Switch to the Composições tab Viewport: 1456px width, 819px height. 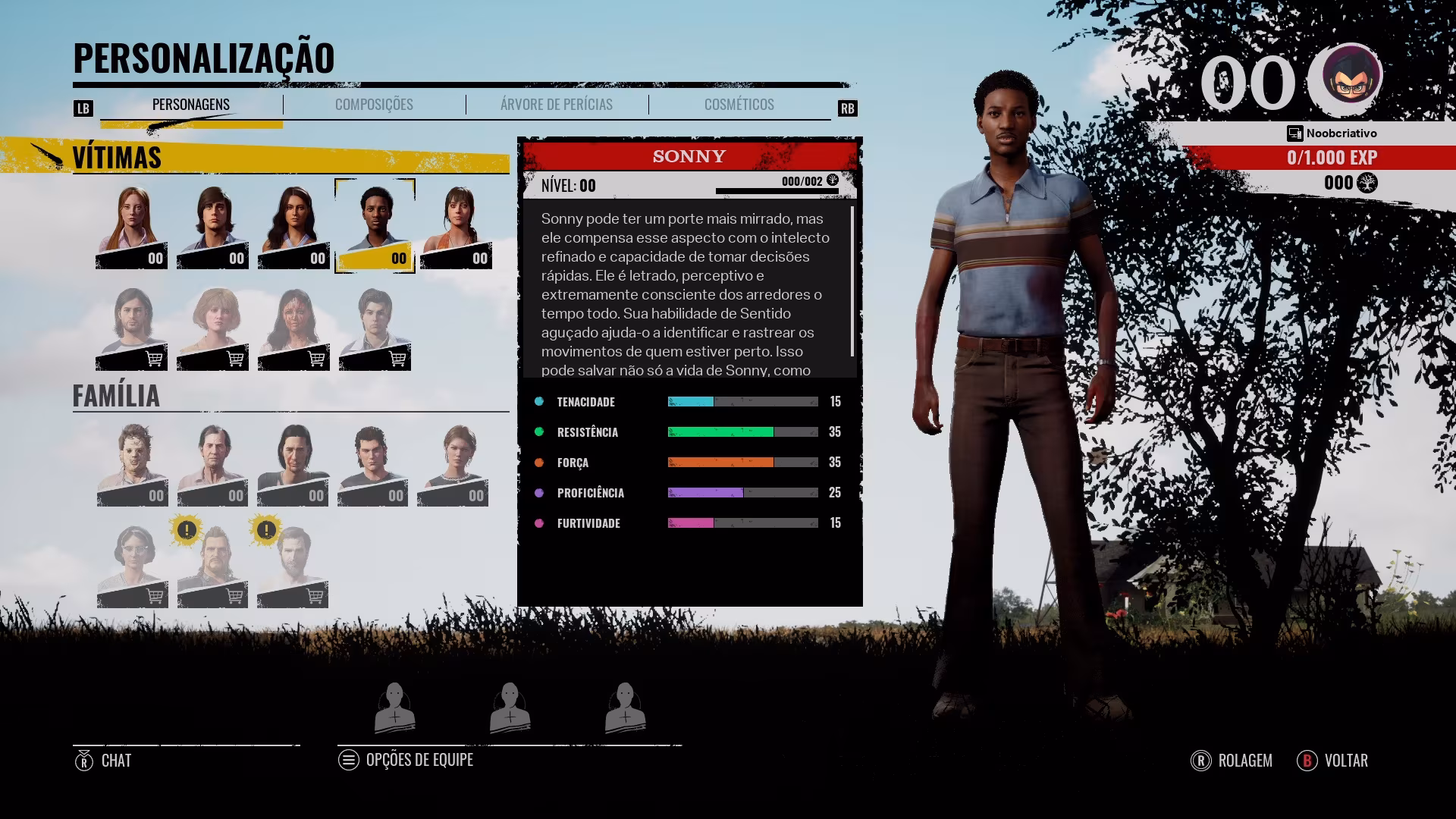pos(372,105)
